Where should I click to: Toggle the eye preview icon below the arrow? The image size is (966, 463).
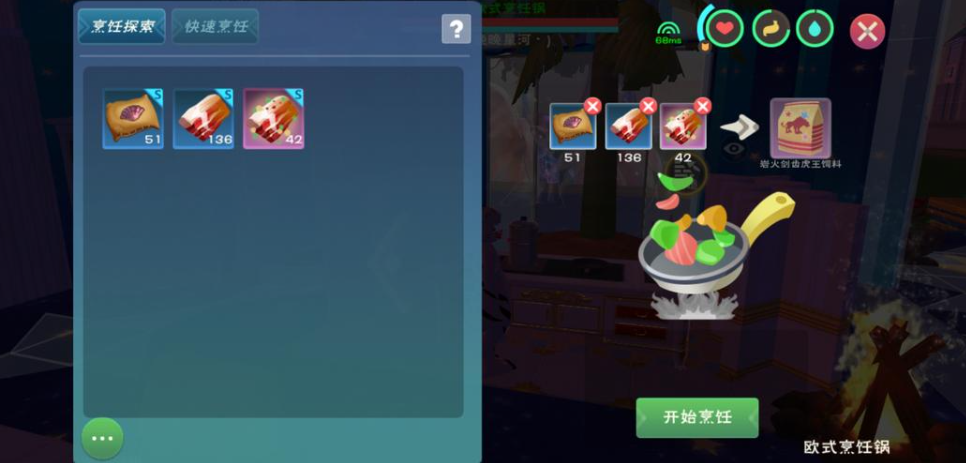tap(735, 148)
